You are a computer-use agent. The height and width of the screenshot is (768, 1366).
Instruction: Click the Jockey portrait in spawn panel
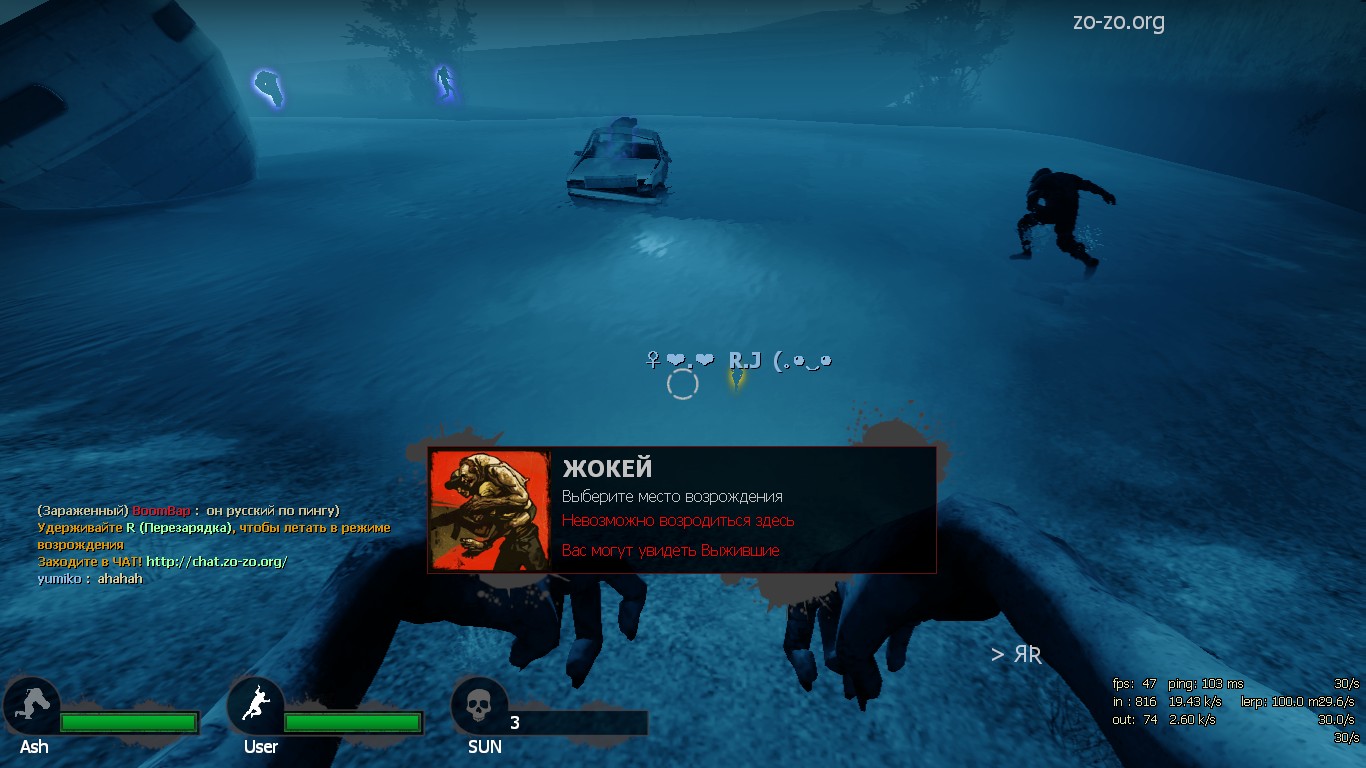point(490,510)
